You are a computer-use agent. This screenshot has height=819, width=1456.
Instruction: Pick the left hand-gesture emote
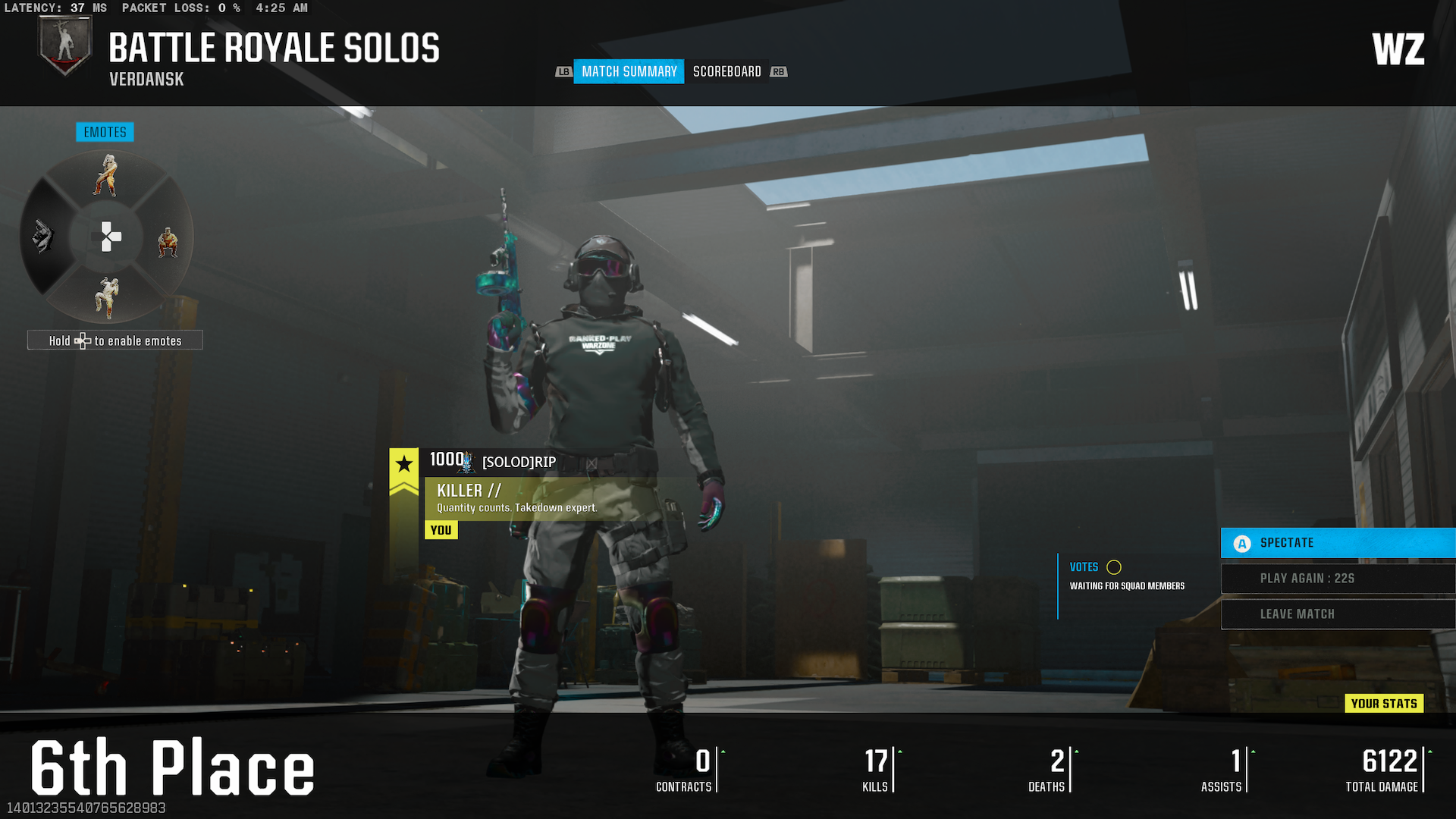pyautogui.click(x=43, y=237)
